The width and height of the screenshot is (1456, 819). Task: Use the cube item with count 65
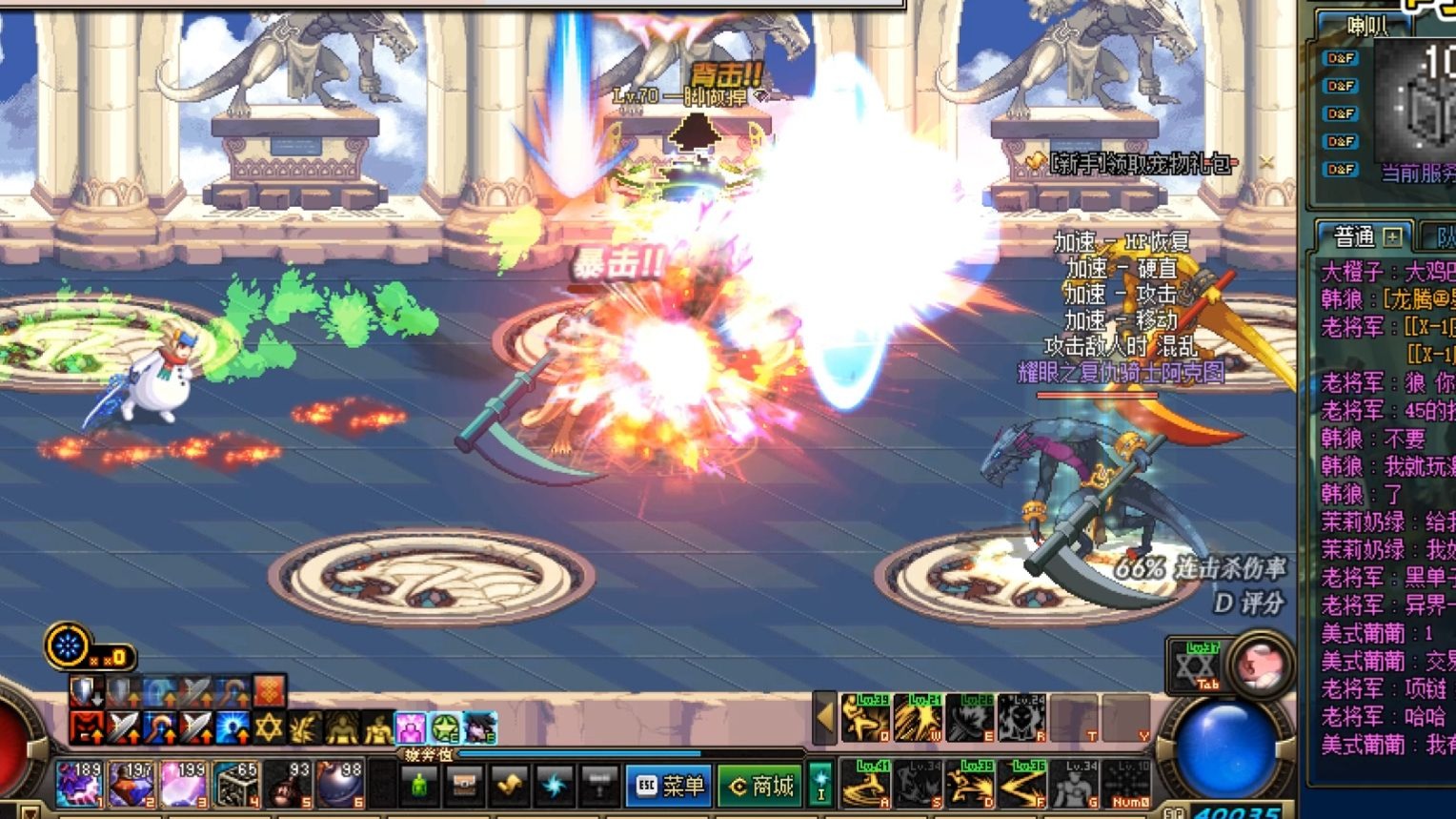point(235,784)
